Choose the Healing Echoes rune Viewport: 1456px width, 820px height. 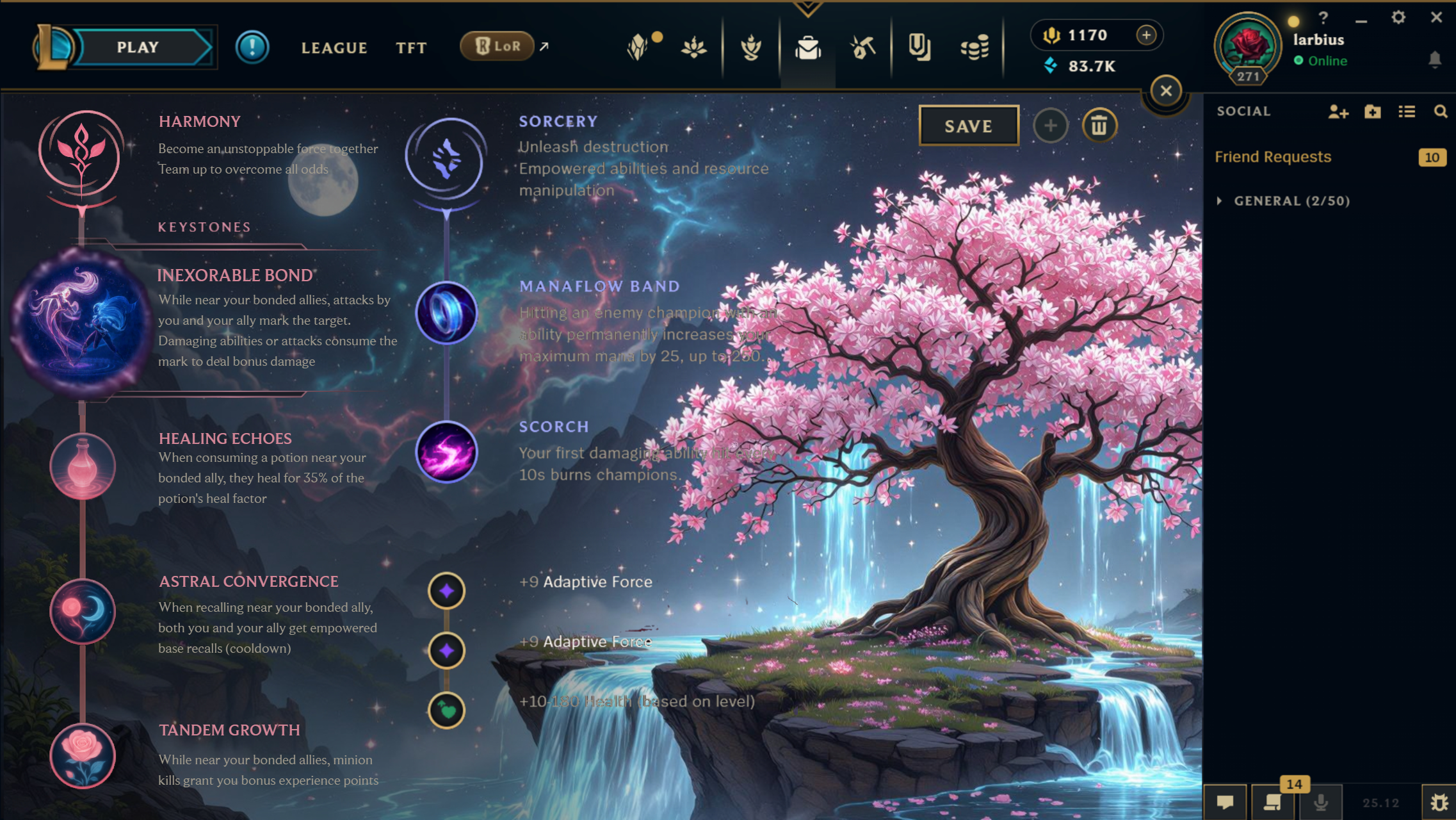(x=83, y=467)
